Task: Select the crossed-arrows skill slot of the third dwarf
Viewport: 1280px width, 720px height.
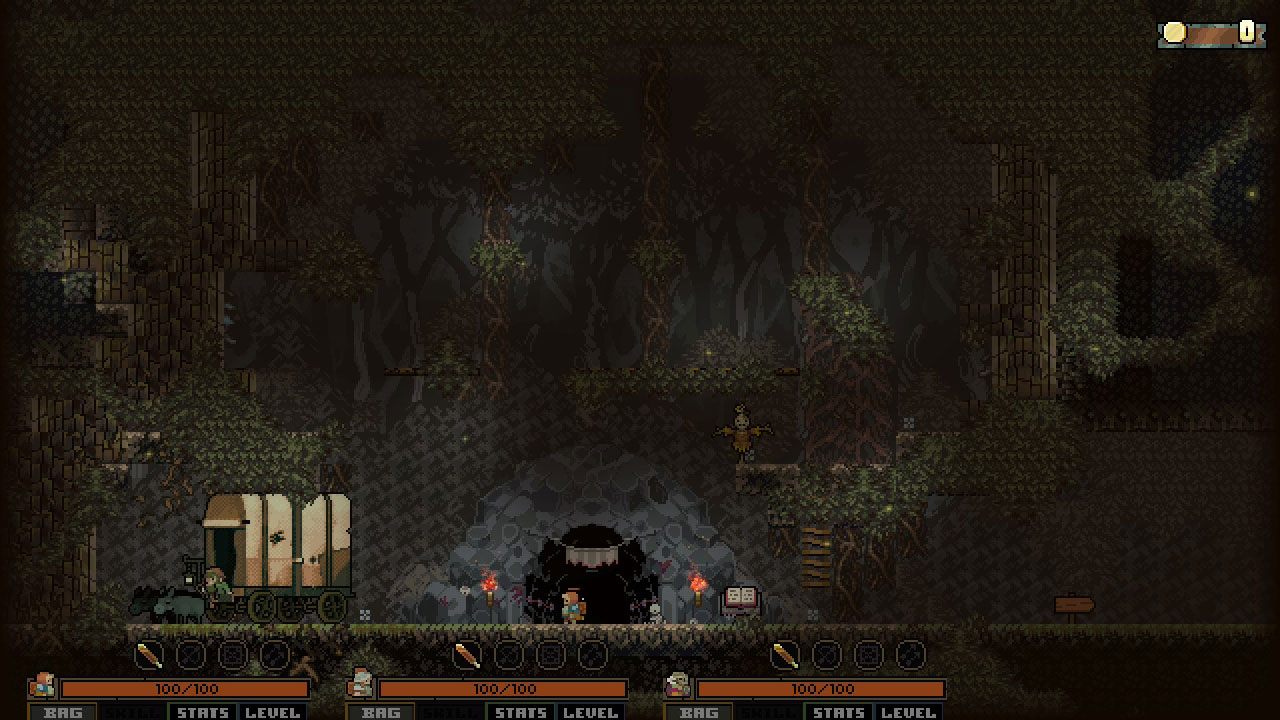Action: point(908,655)
